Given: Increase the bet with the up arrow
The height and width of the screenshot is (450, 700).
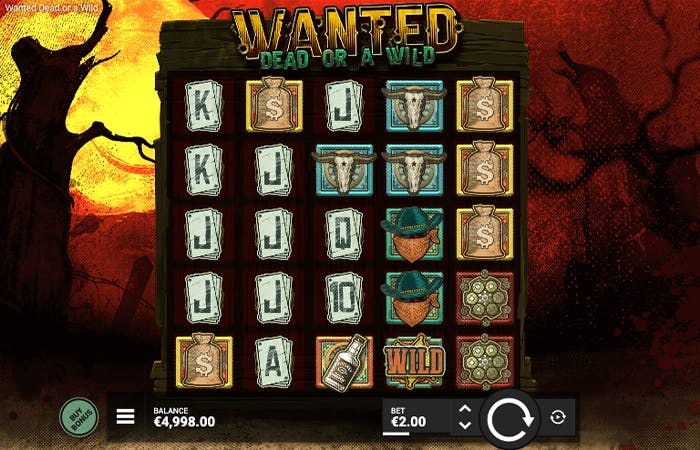Looking at the screenshot, I should pos(464,408).
